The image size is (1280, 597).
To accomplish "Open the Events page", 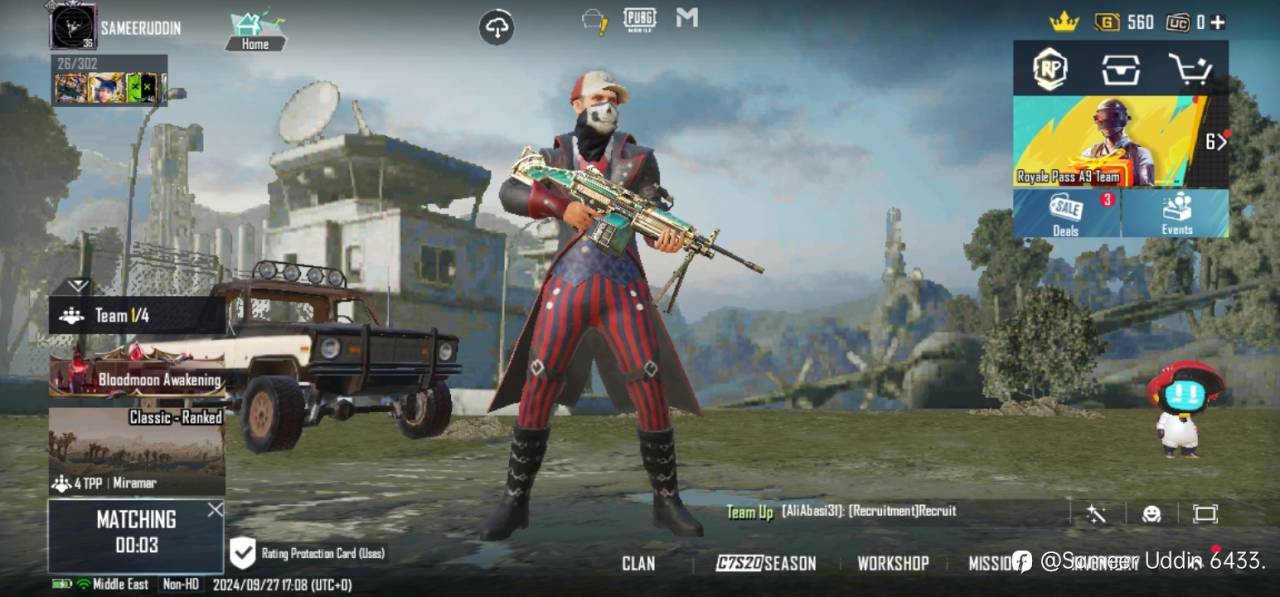I will pyautogui.click(x=1176, y=213).
